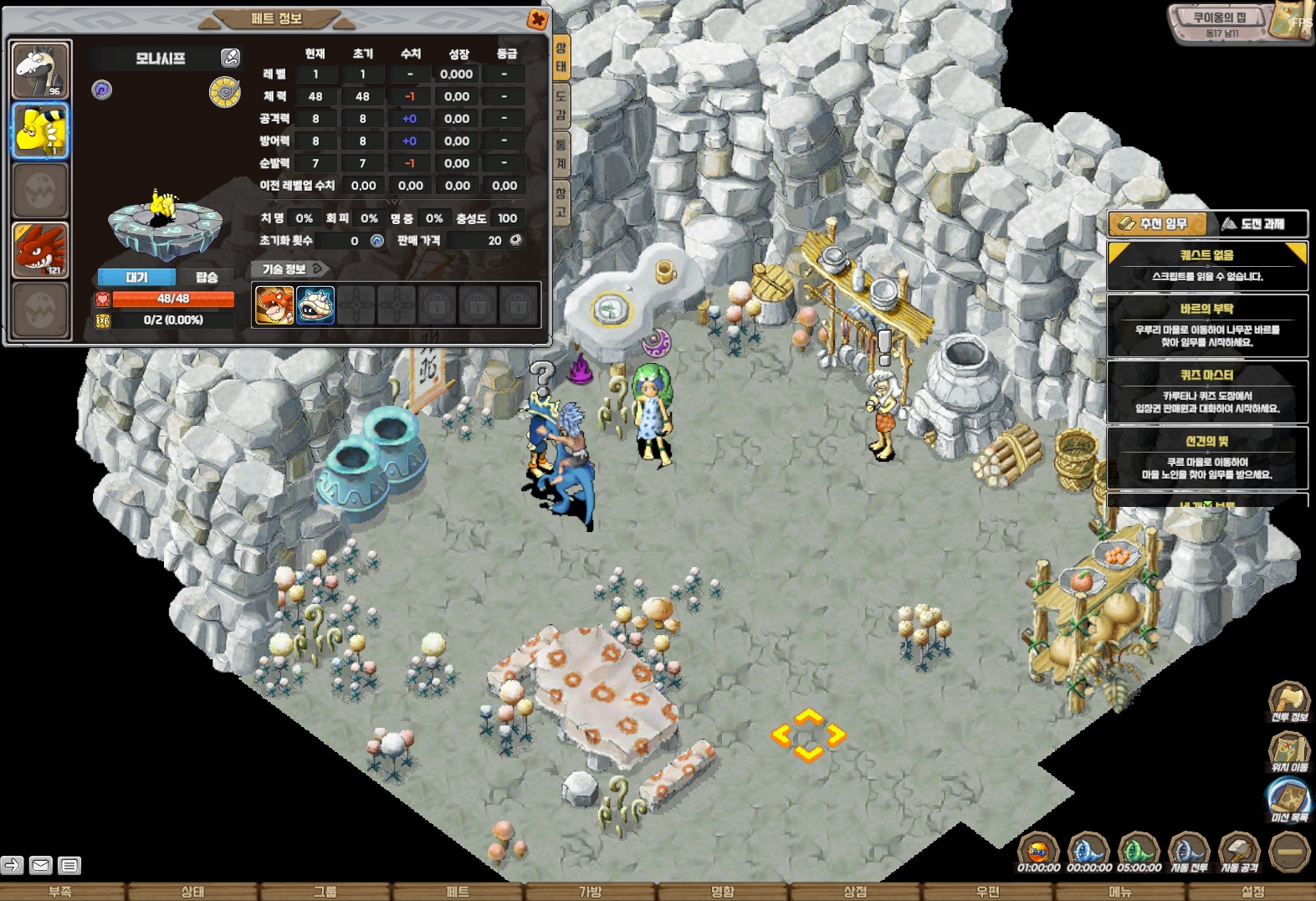Open the 설정 settings menu
The width and height of the screenshot is (1316, 901).
click(x=1252, y=892)
